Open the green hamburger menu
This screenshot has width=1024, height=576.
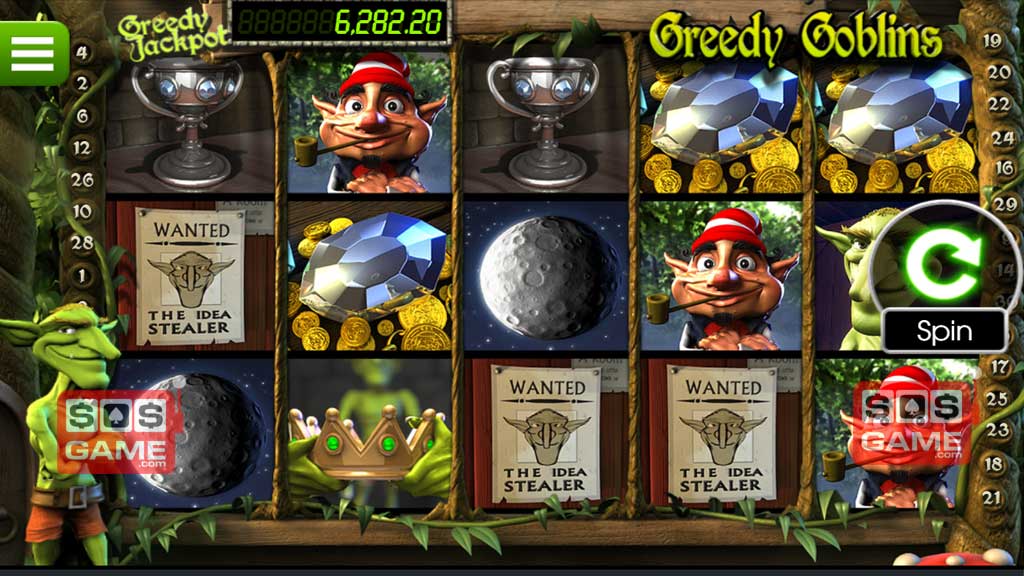[32, 51]
